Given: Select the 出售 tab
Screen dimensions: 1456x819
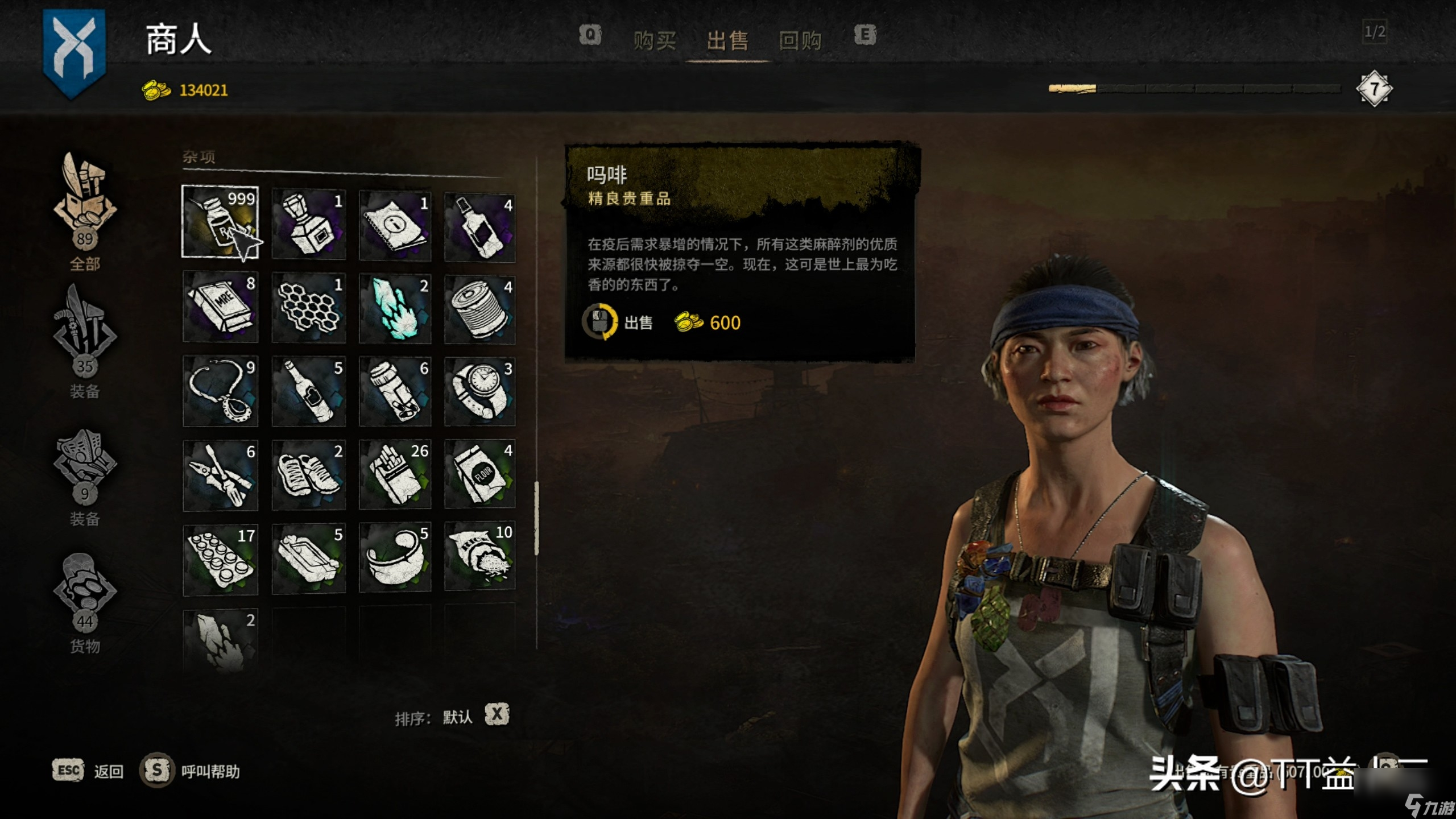Looking at the screenshot, I should pos(727,41).
